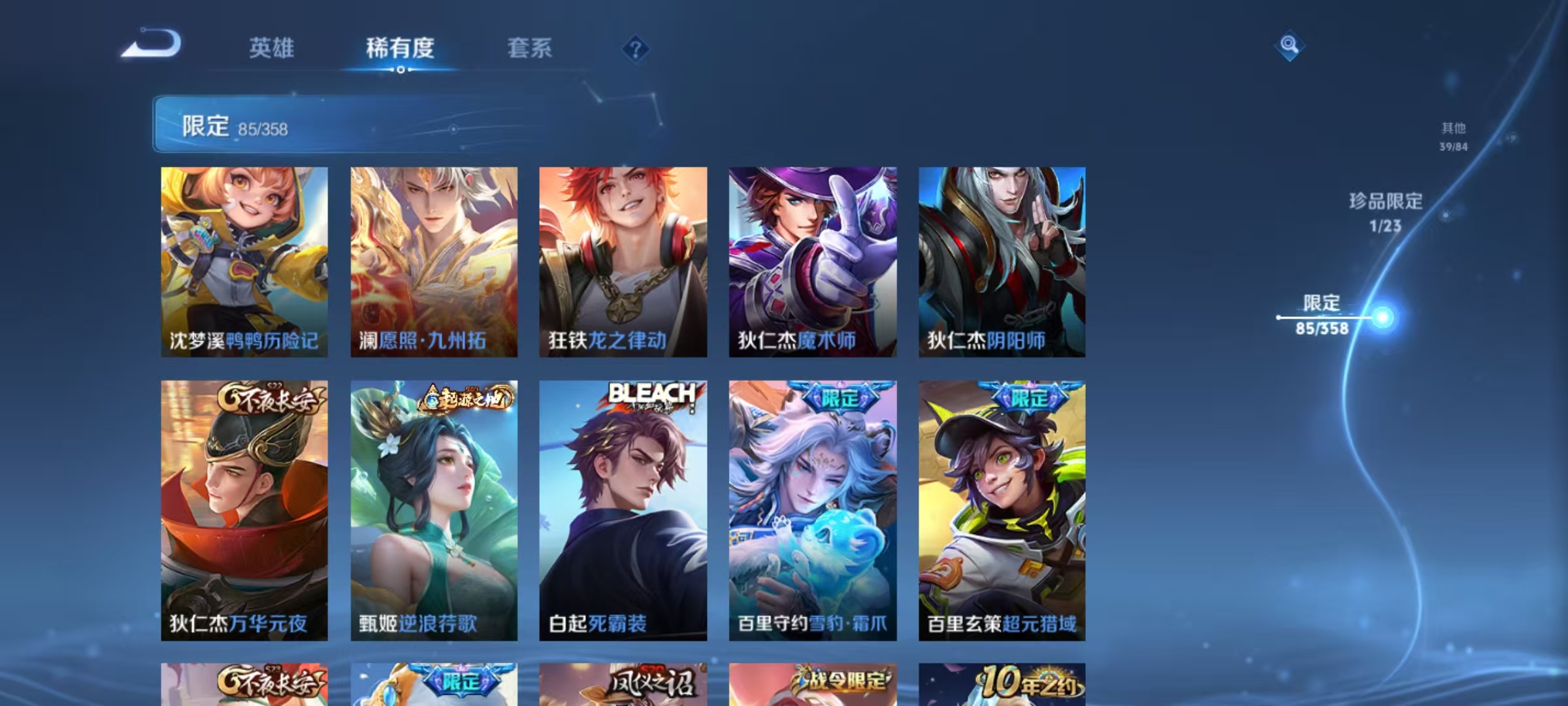Open the 澜 愿照·九州拓 skin
Viewport: 1568px width, 706px height.
pyautogui.click(x=433, y=258)
